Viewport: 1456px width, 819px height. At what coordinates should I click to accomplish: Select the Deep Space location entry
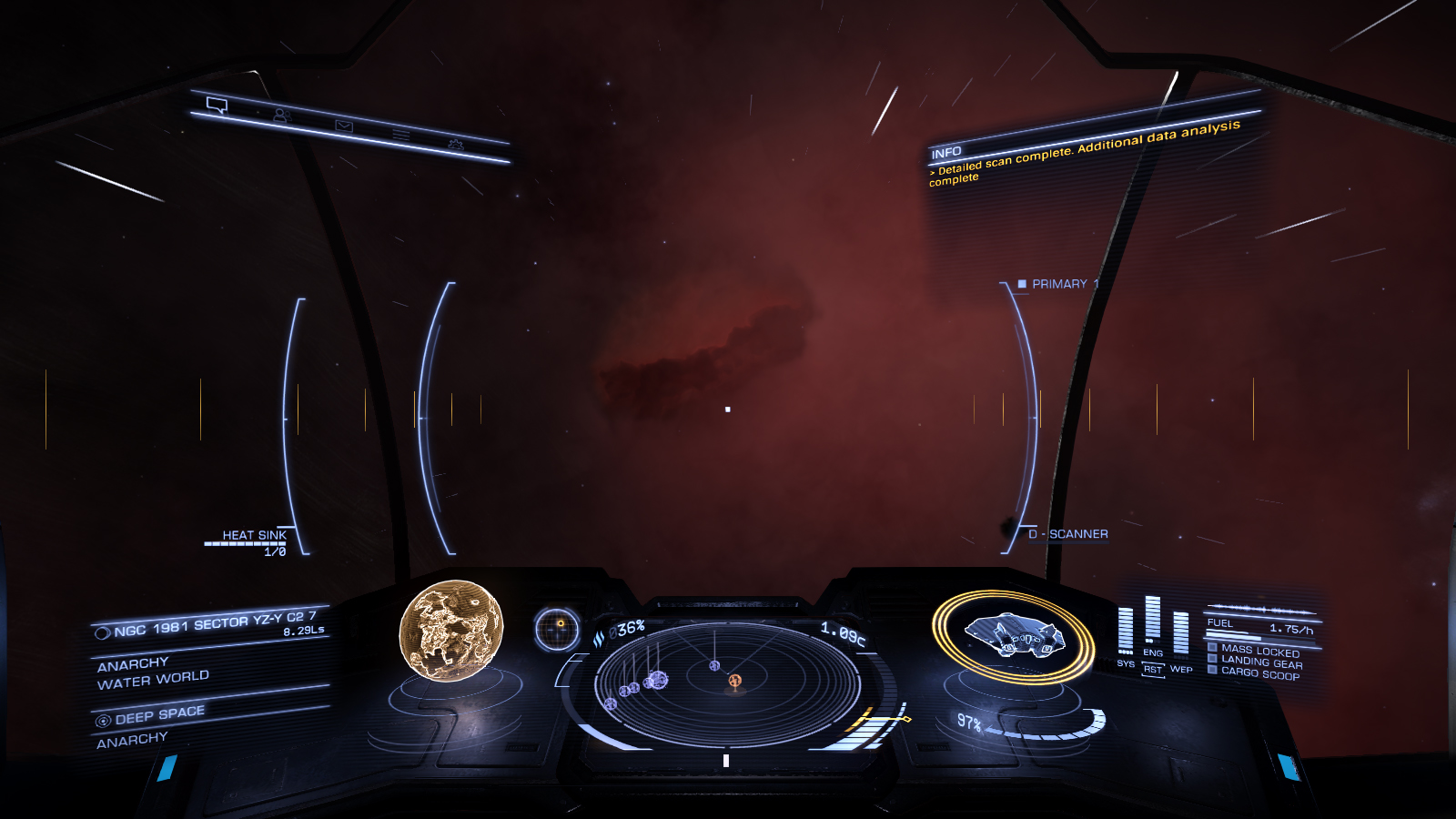(x=159, y=714)
